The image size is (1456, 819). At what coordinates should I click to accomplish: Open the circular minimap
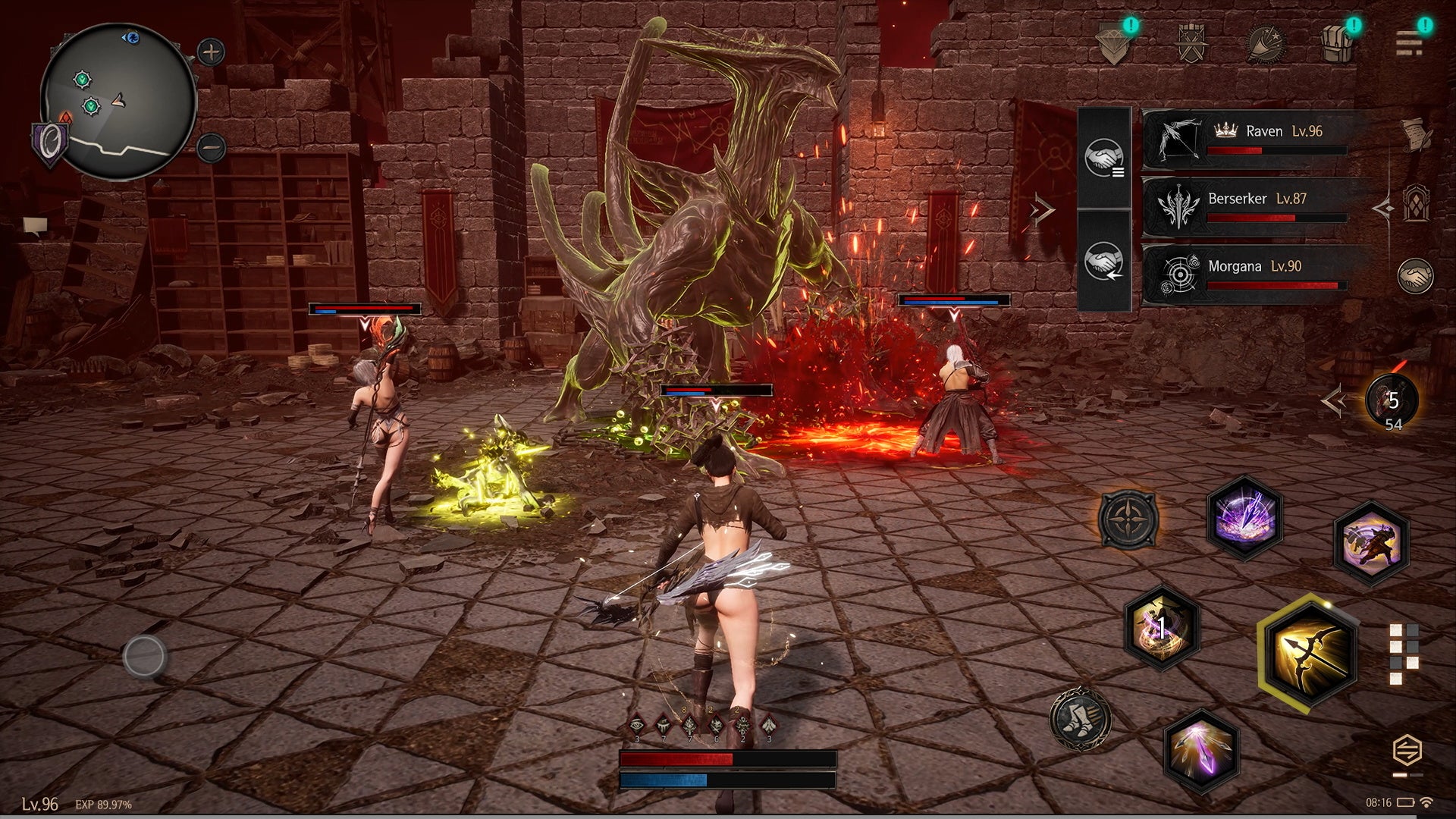[x=118, y=101]
